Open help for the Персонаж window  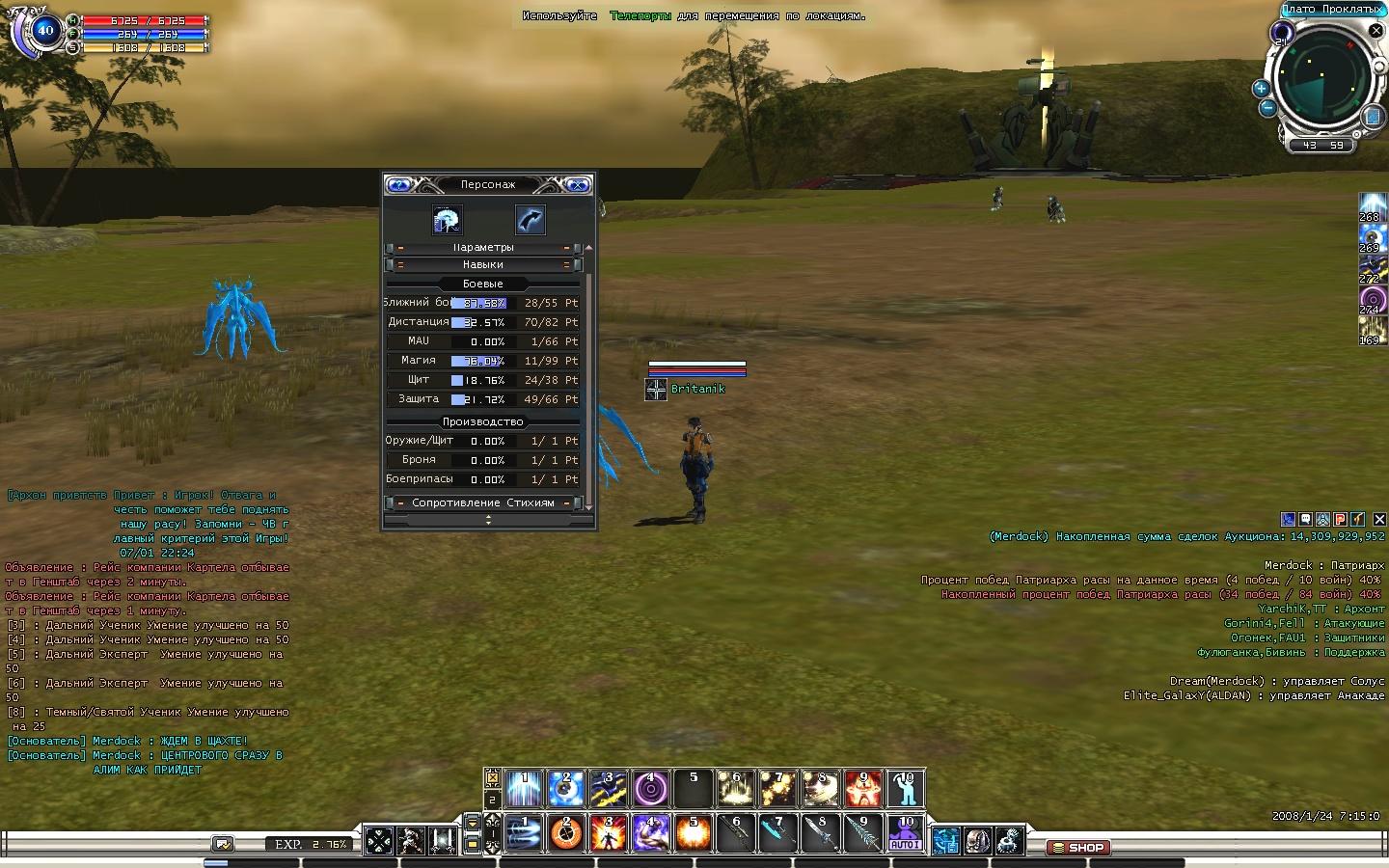pyautogui.click(x=398, y=184)
